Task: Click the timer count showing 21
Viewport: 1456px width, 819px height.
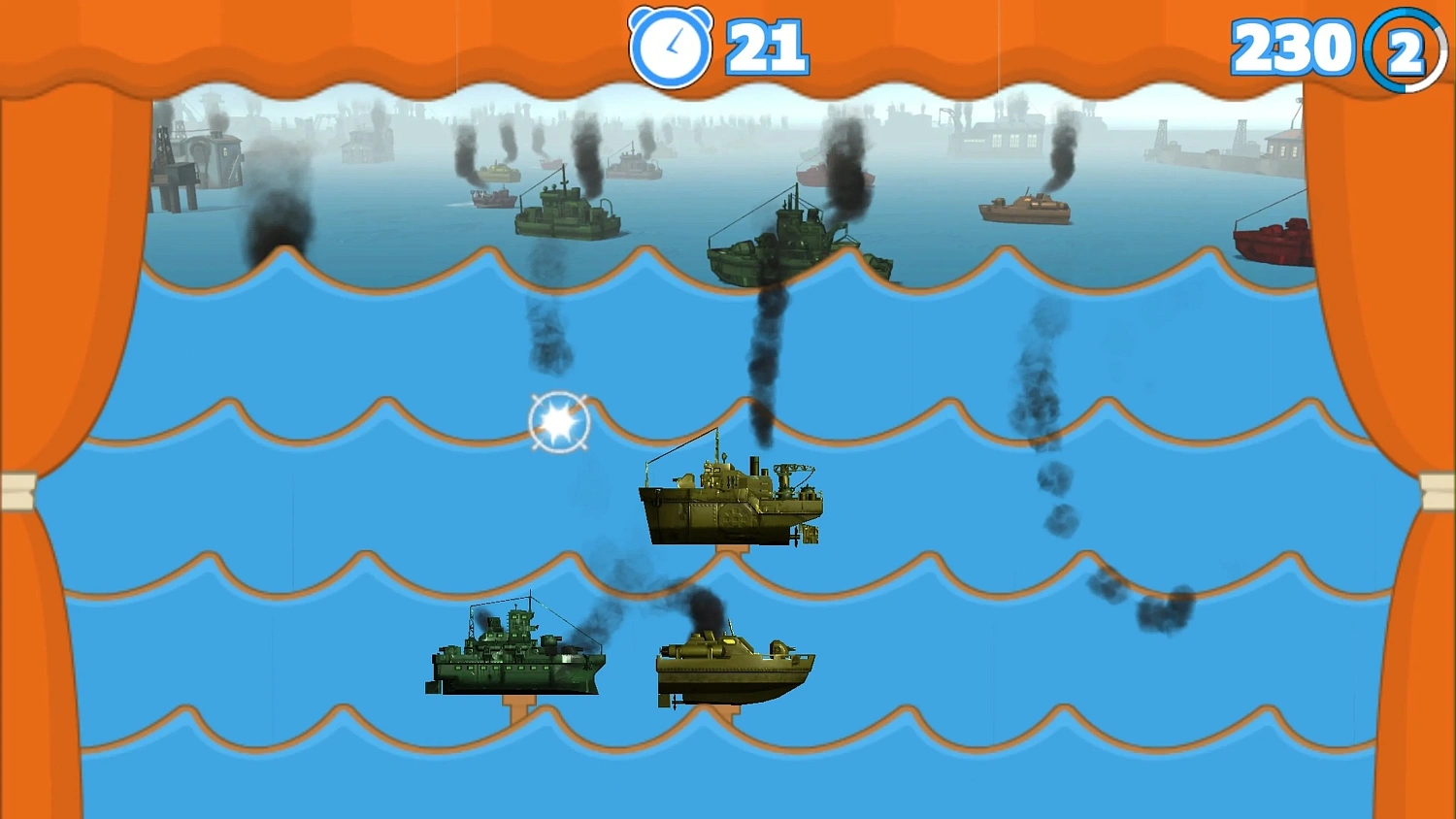Action: pyautogui.click(x=765, y=46)
